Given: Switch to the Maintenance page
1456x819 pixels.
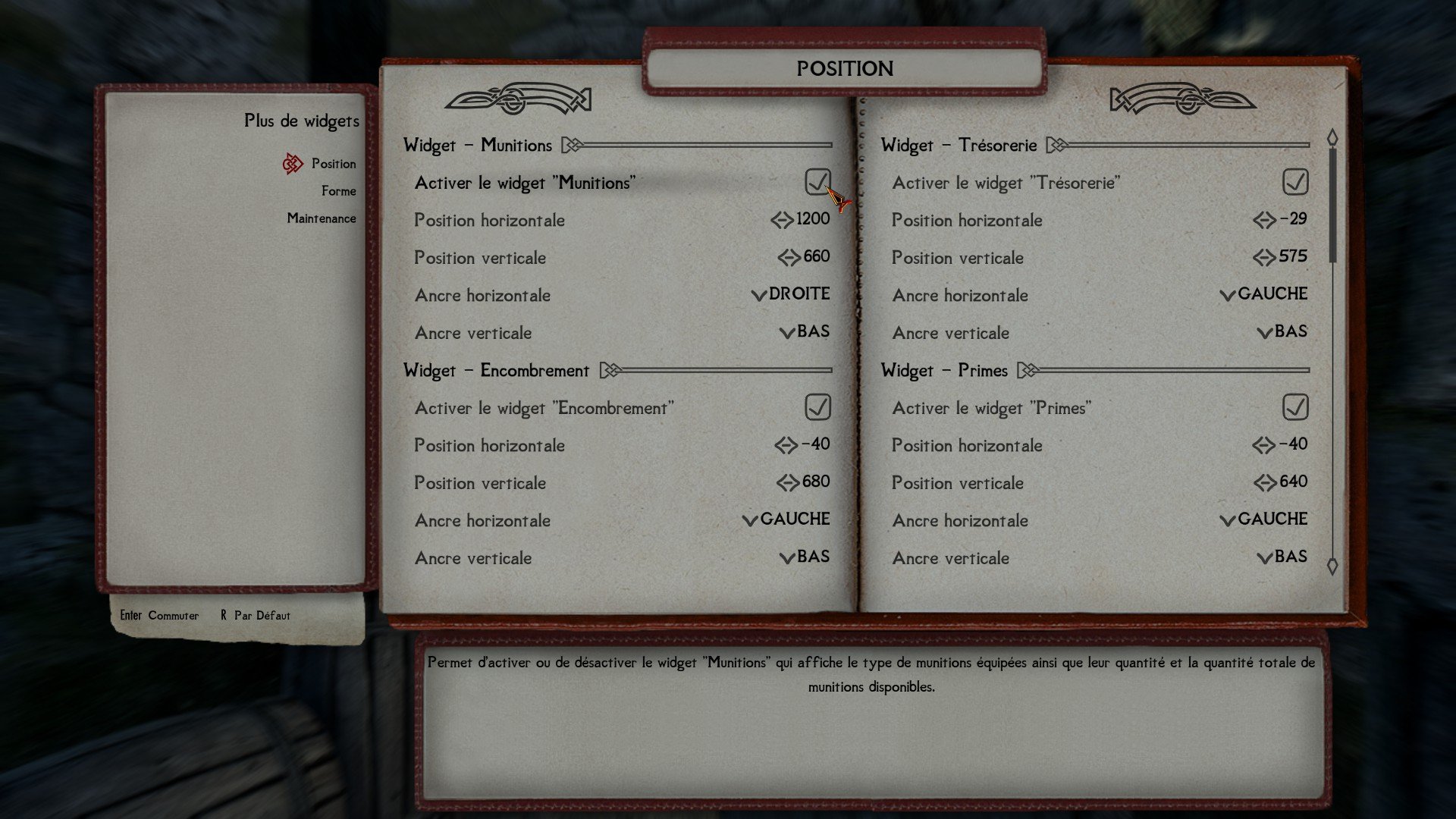Looking at the screenshot, I should pos(321,218).
